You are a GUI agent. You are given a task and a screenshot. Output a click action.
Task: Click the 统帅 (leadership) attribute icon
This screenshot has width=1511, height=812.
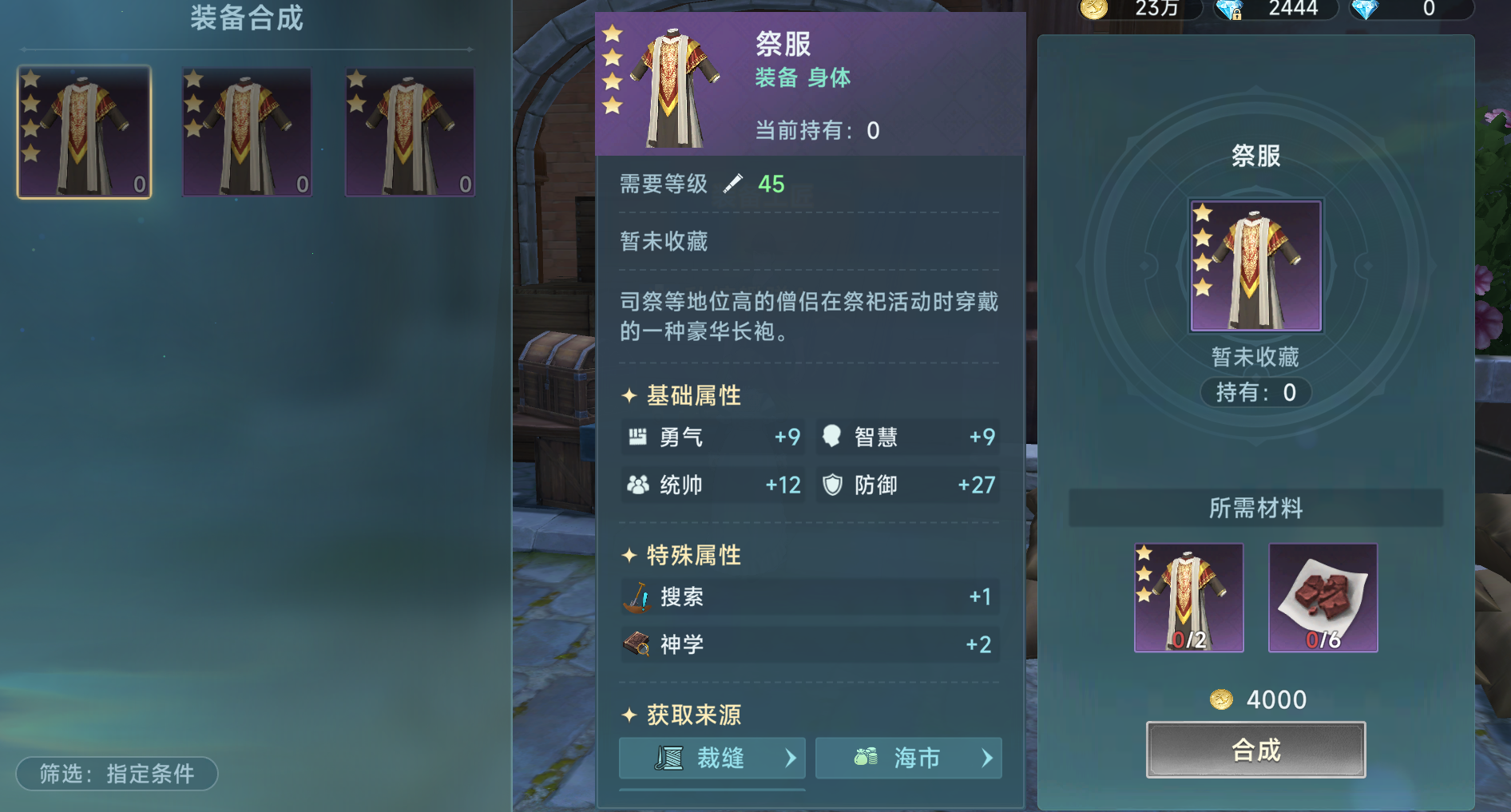[x=637, y=485]
